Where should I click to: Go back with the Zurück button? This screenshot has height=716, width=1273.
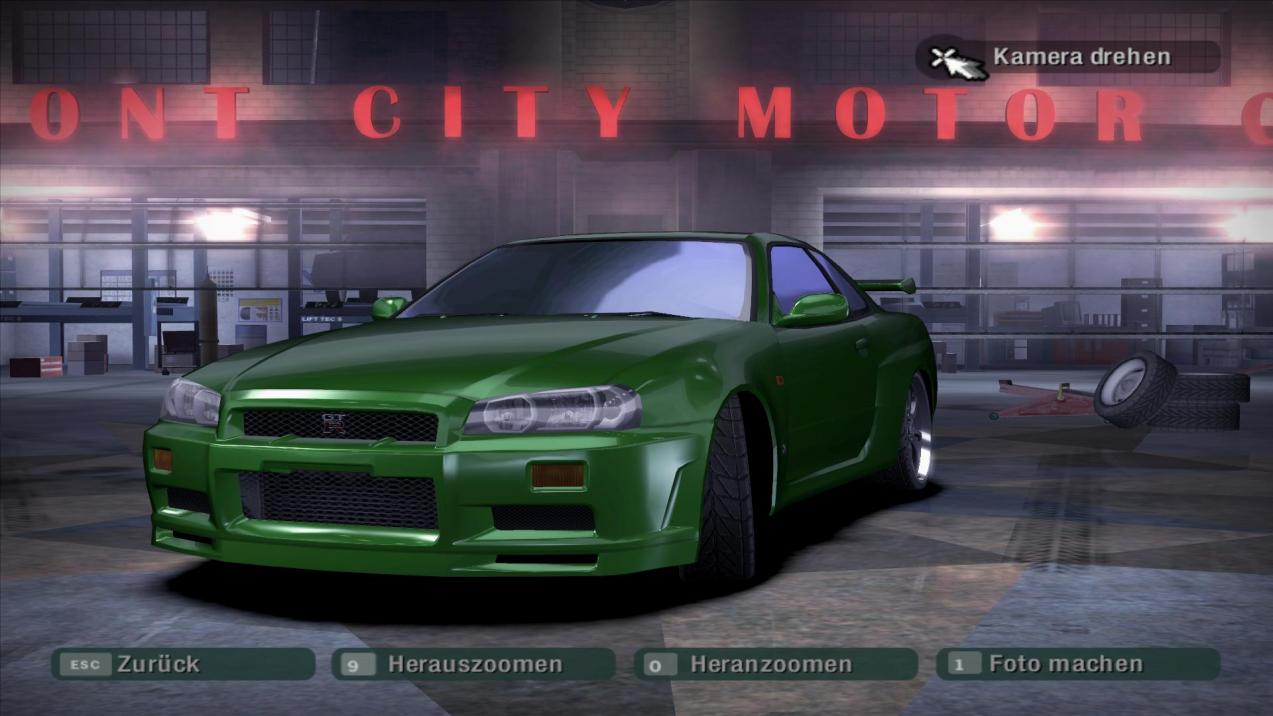click(x=182, y=664)
